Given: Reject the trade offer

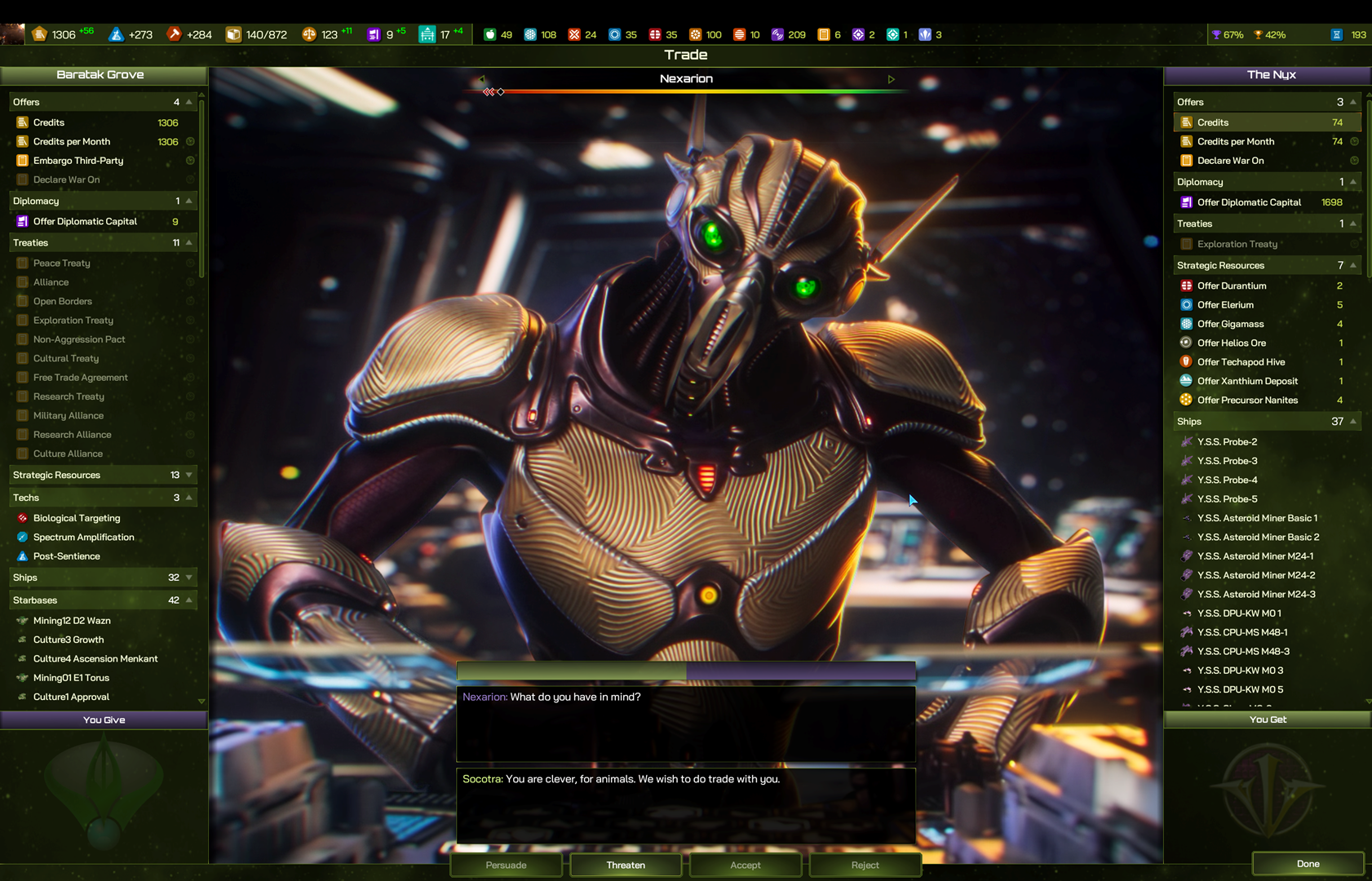Looking at the screenshot, I should click(865, 865).
